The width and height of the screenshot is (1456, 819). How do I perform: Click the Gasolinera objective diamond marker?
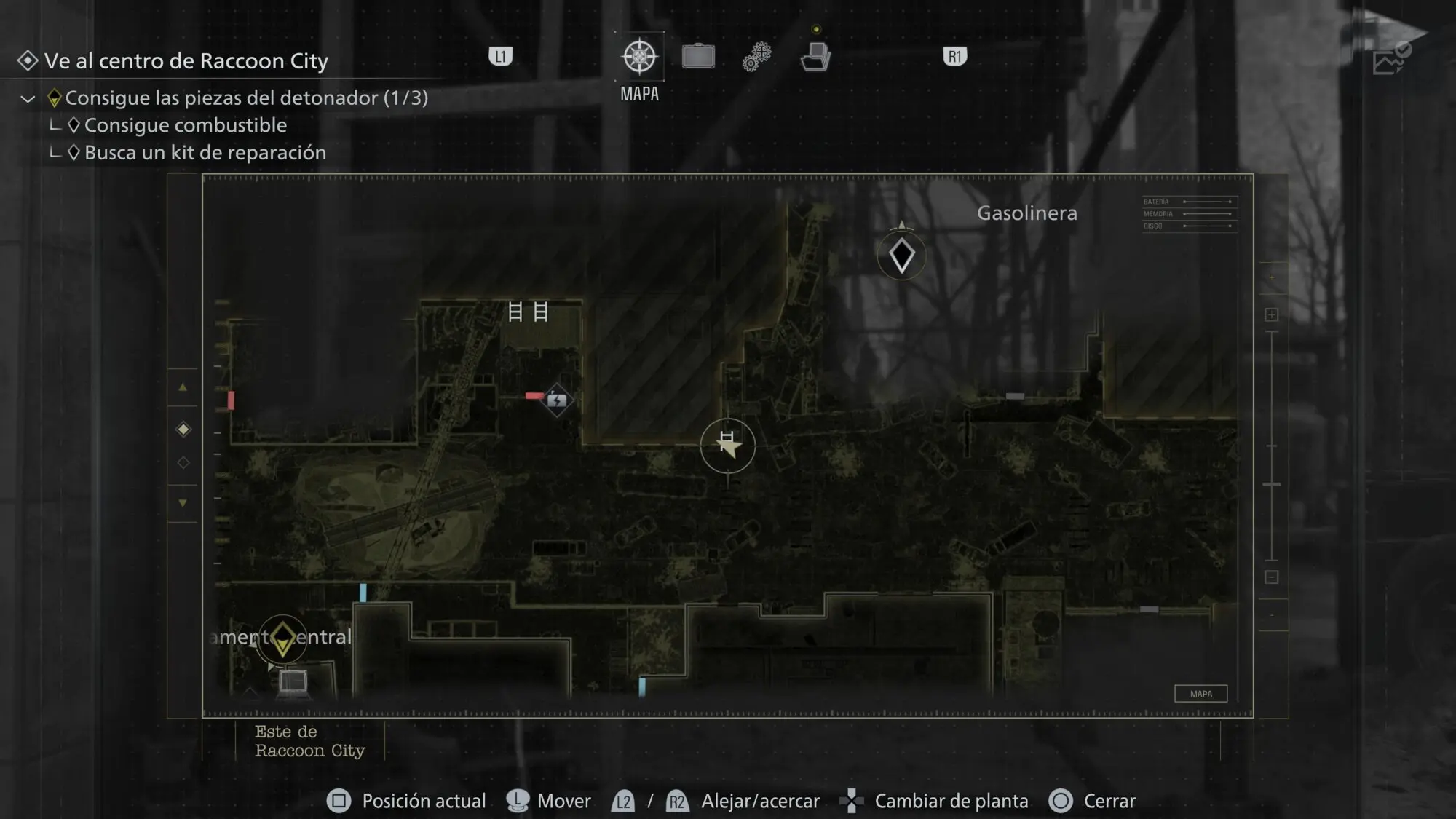click(901, 256)
